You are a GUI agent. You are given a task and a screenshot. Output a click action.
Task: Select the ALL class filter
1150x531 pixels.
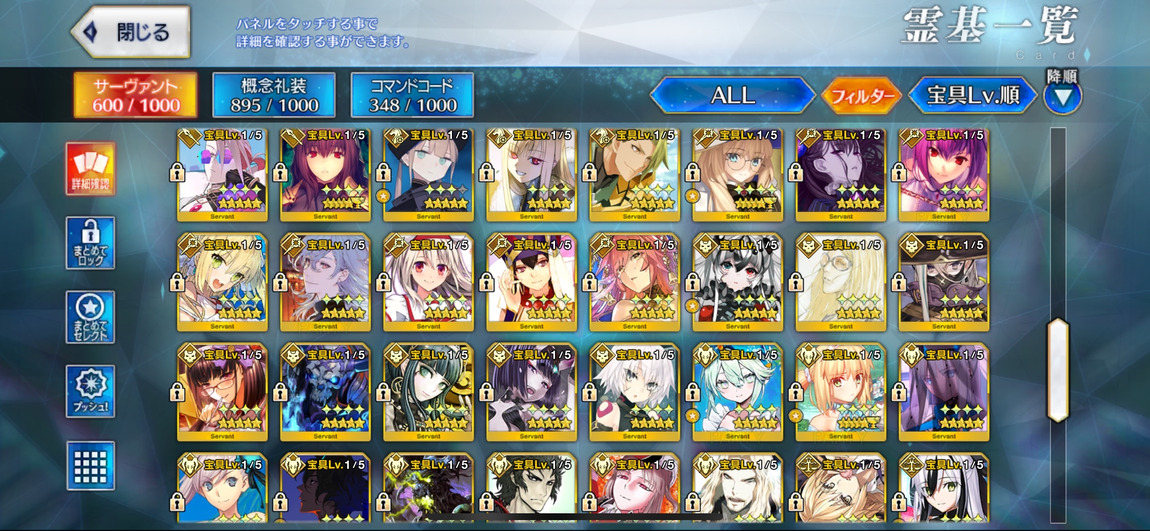click(732, 96)
